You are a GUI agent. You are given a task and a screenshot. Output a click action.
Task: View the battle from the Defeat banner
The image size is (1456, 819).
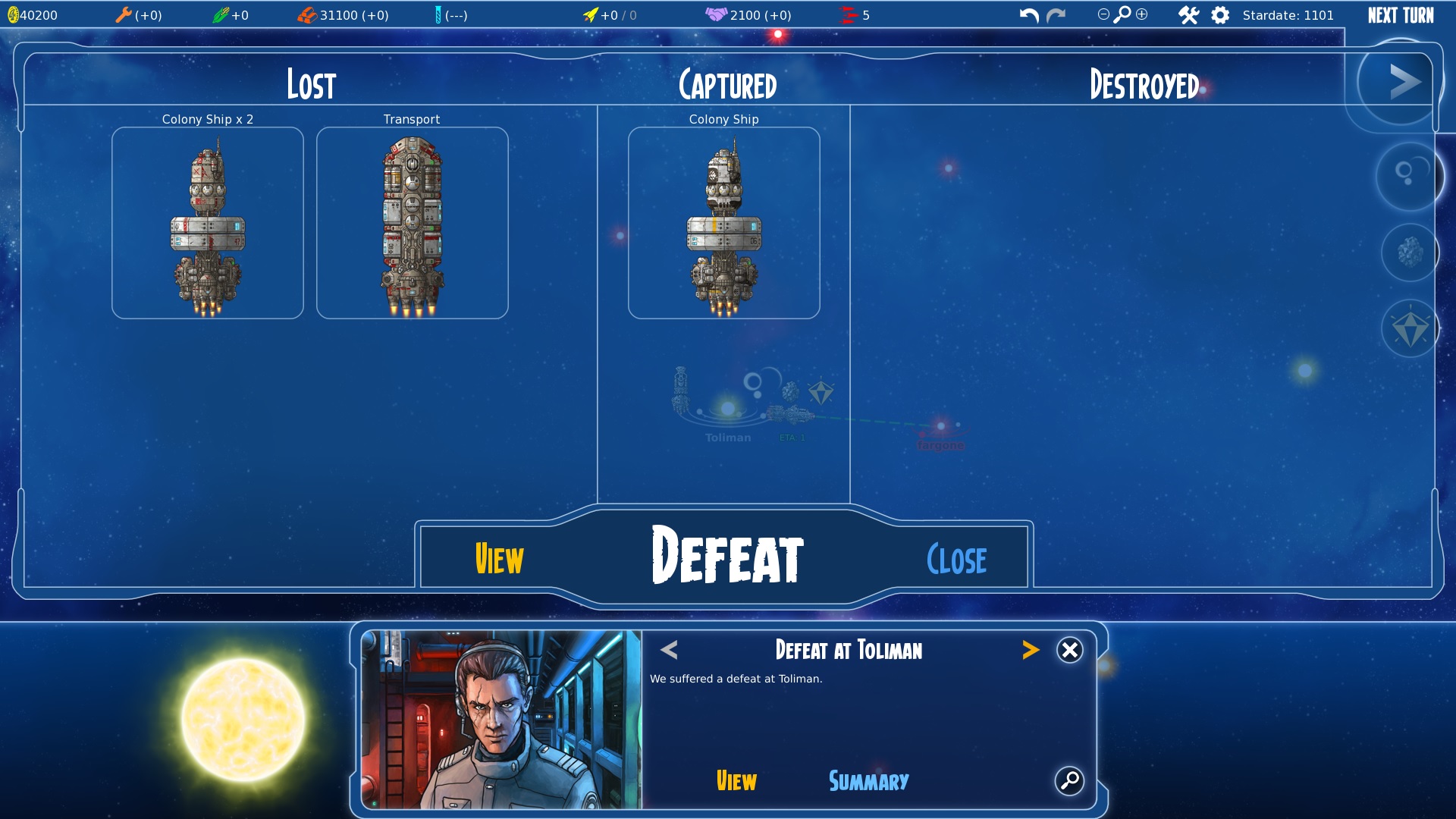pos(499,560)
